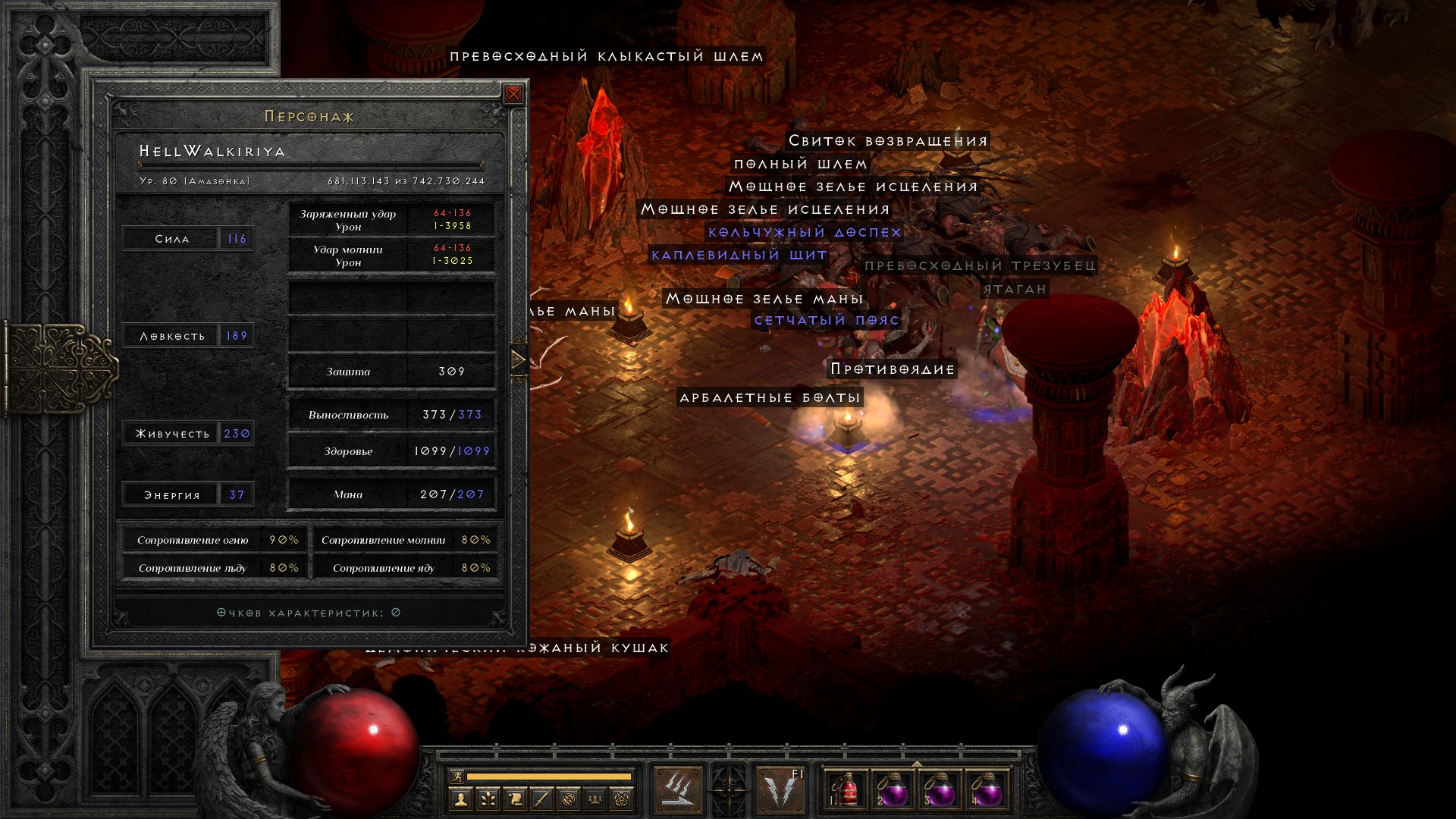Expand the potion belt with the up arrow
Viewport: 1456px width, 819px height.
[917, 764]
